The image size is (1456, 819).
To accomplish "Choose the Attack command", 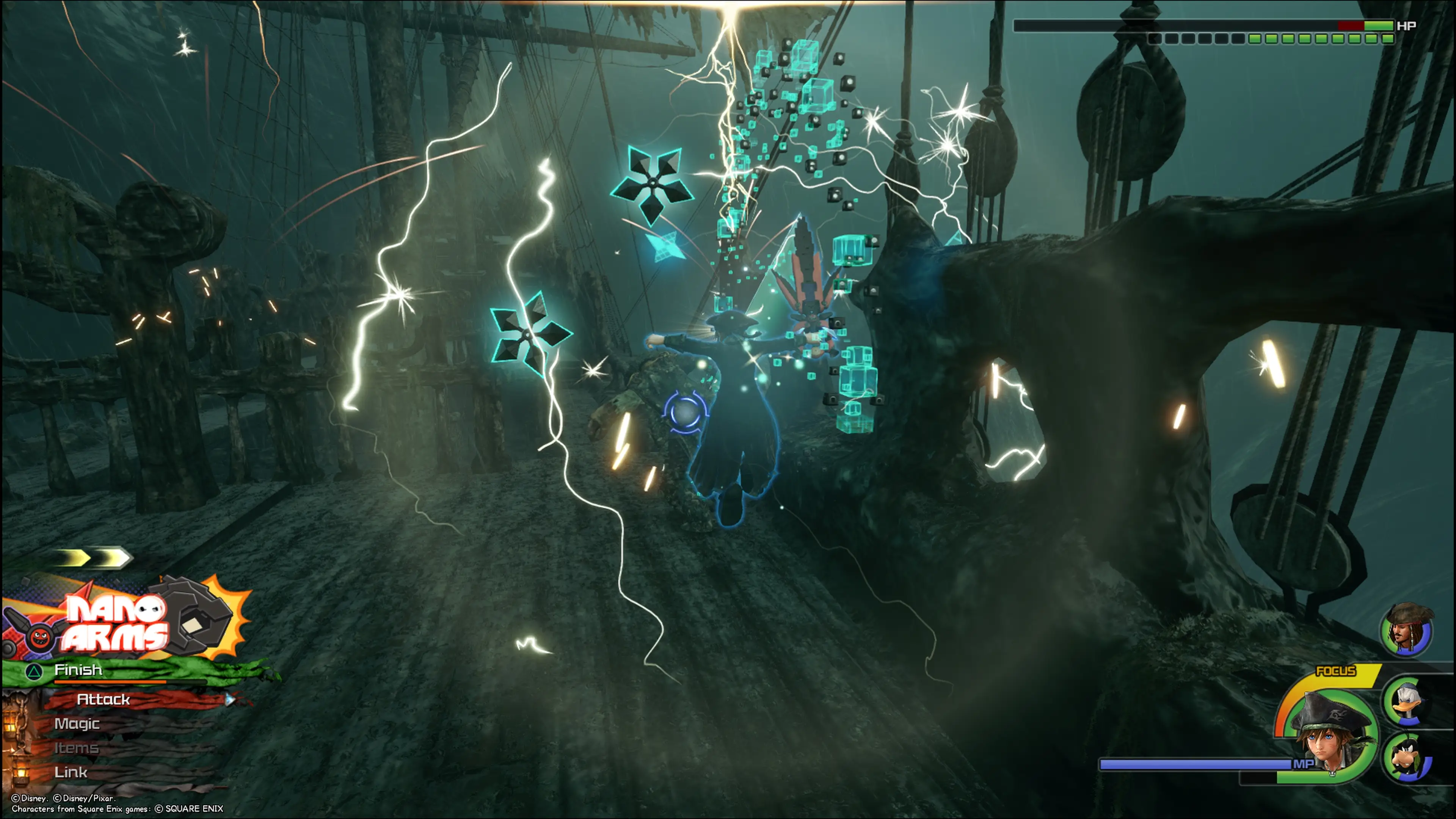I will 104,700.
